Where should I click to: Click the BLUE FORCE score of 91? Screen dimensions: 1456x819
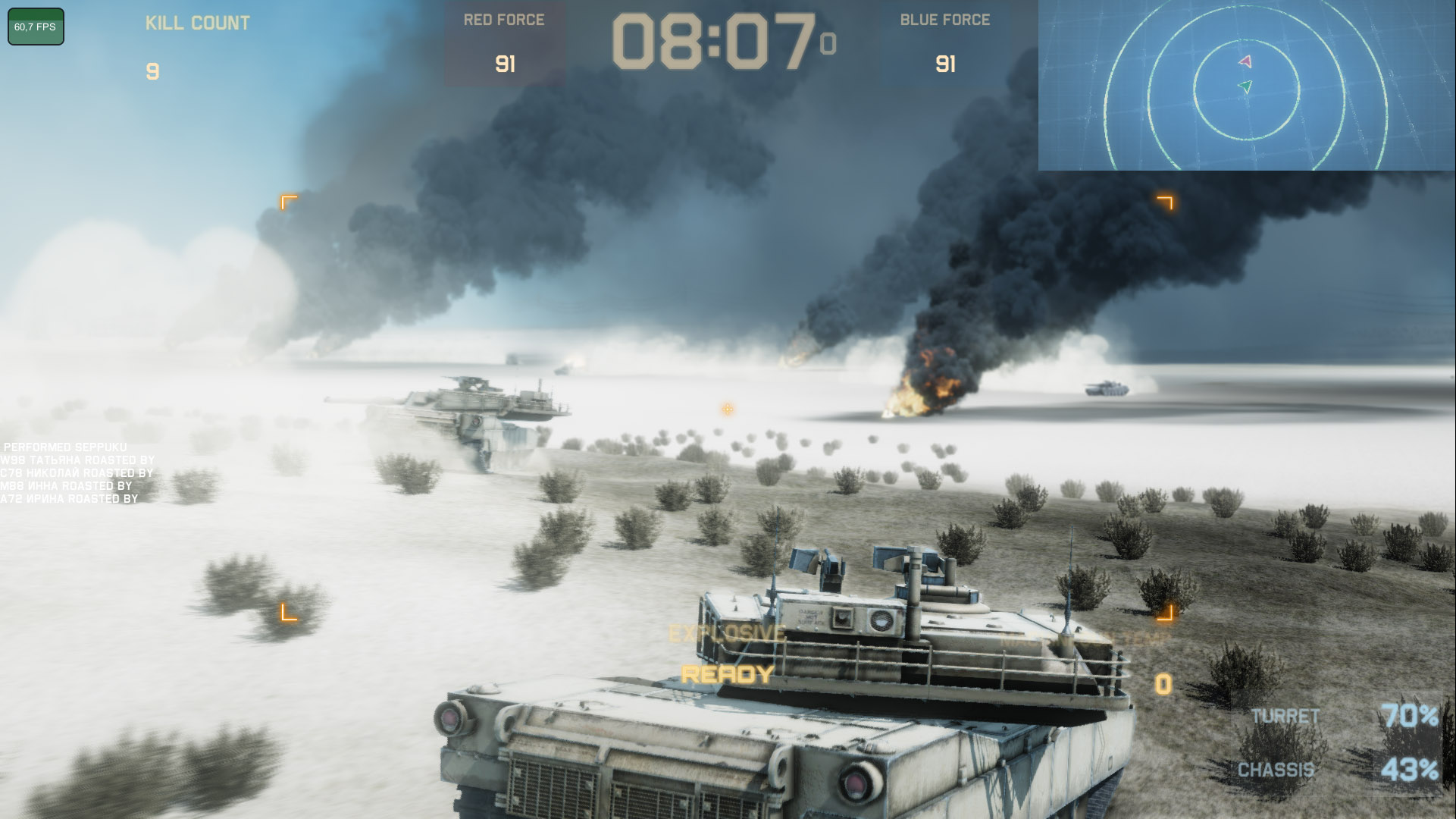pyautogui.click(x=944, y=64)
